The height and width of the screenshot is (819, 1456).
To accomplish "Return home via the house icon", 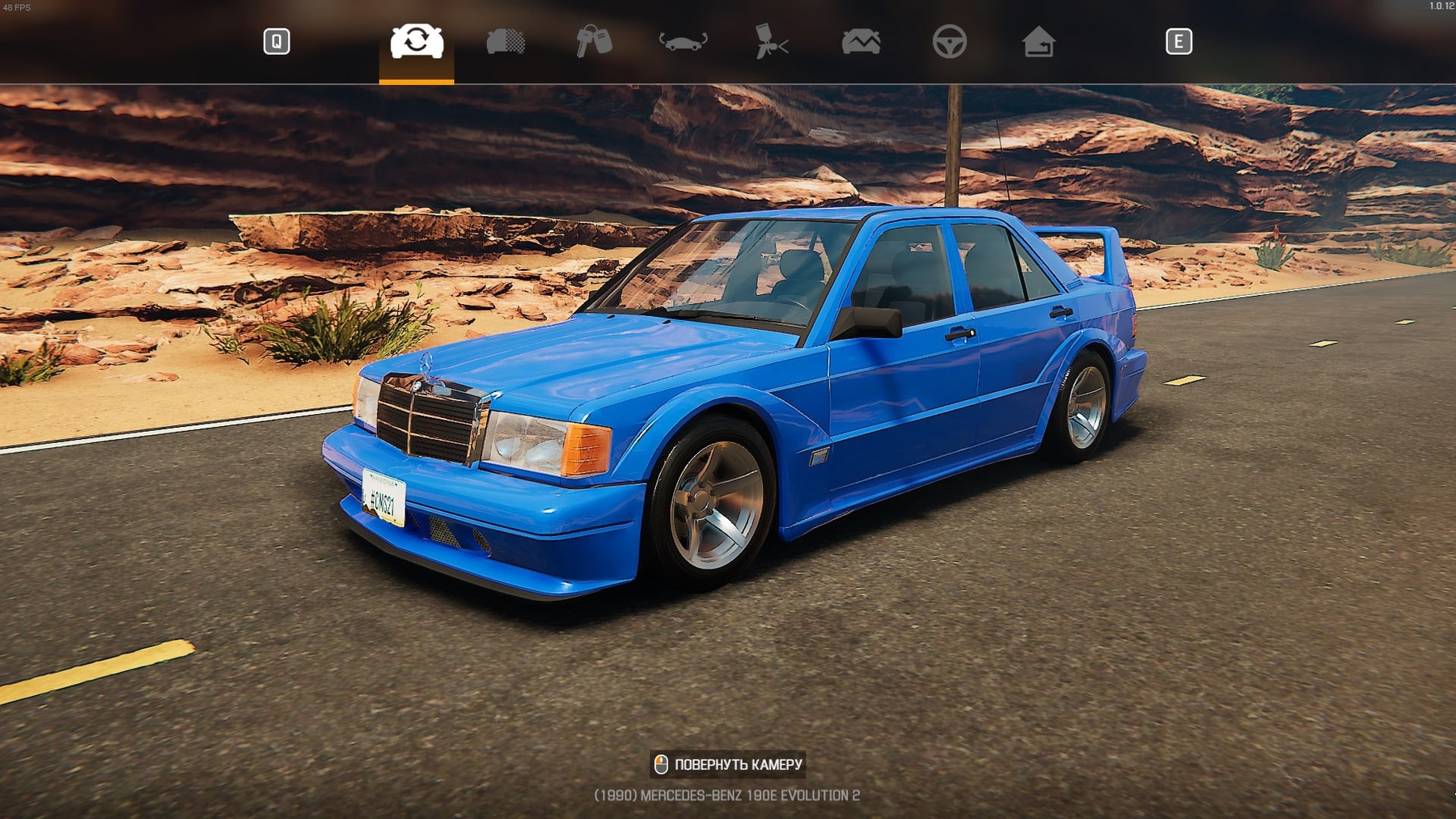I will pos(1039,41).
